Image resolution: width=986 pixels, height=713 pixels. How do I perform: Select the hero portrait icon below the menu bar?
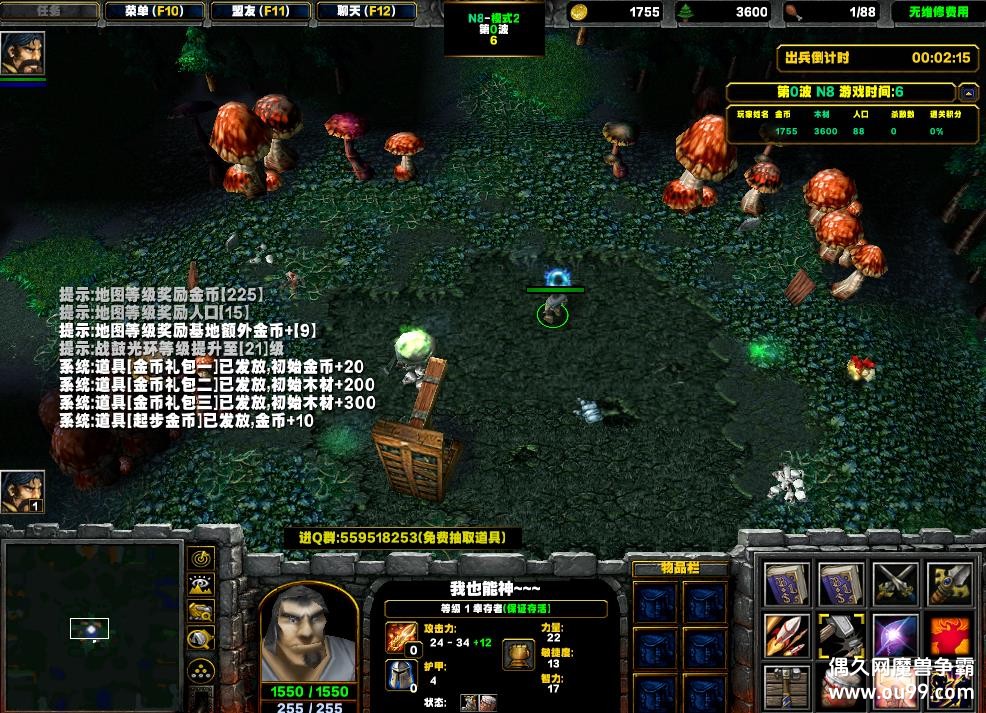tap(22, 54)
